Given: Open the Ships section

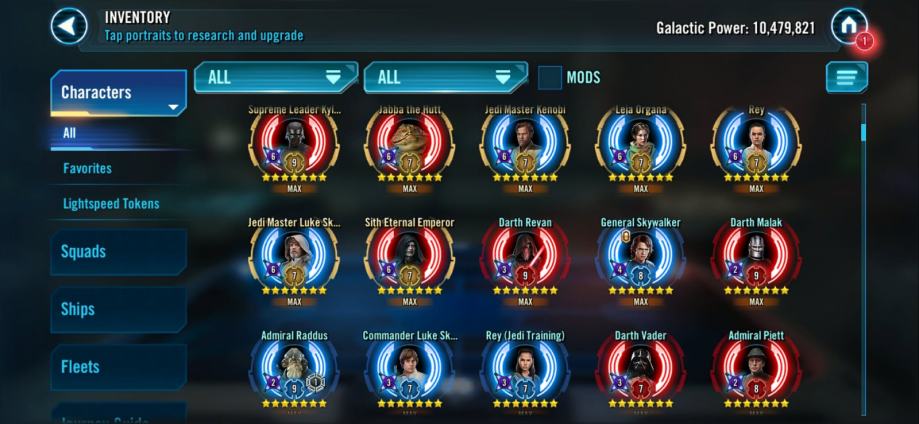Looking at the screenshot, I should (118, 309).
